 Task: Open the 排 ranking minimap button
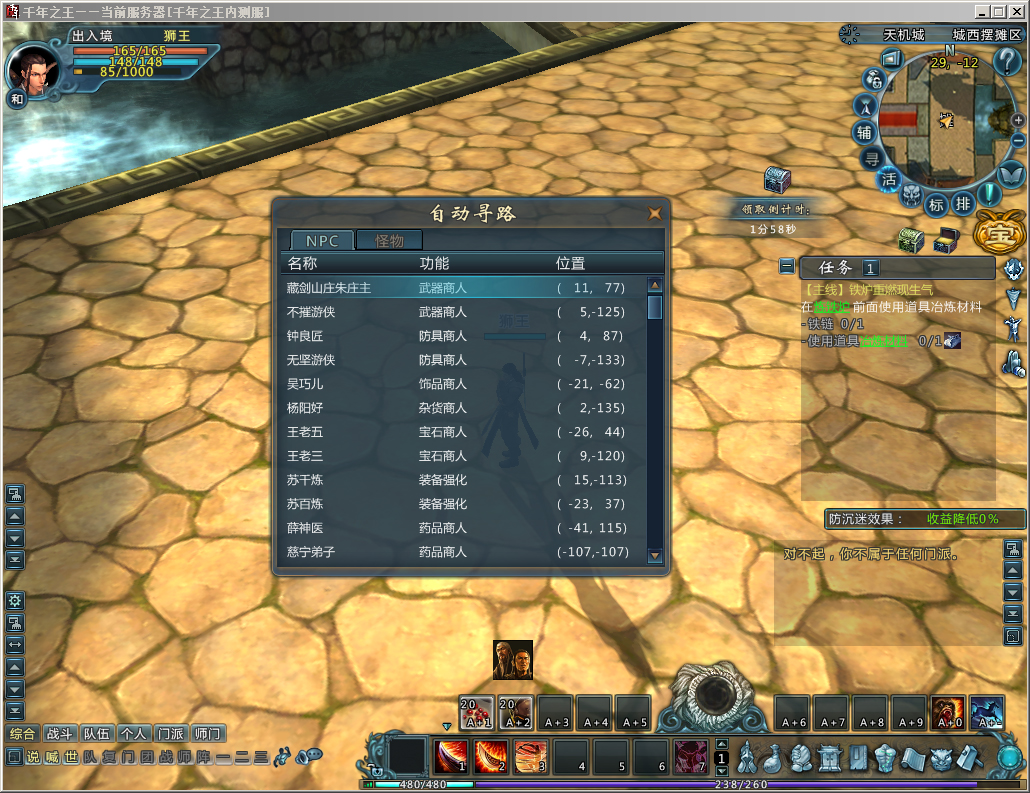click(x=962, y=204)
